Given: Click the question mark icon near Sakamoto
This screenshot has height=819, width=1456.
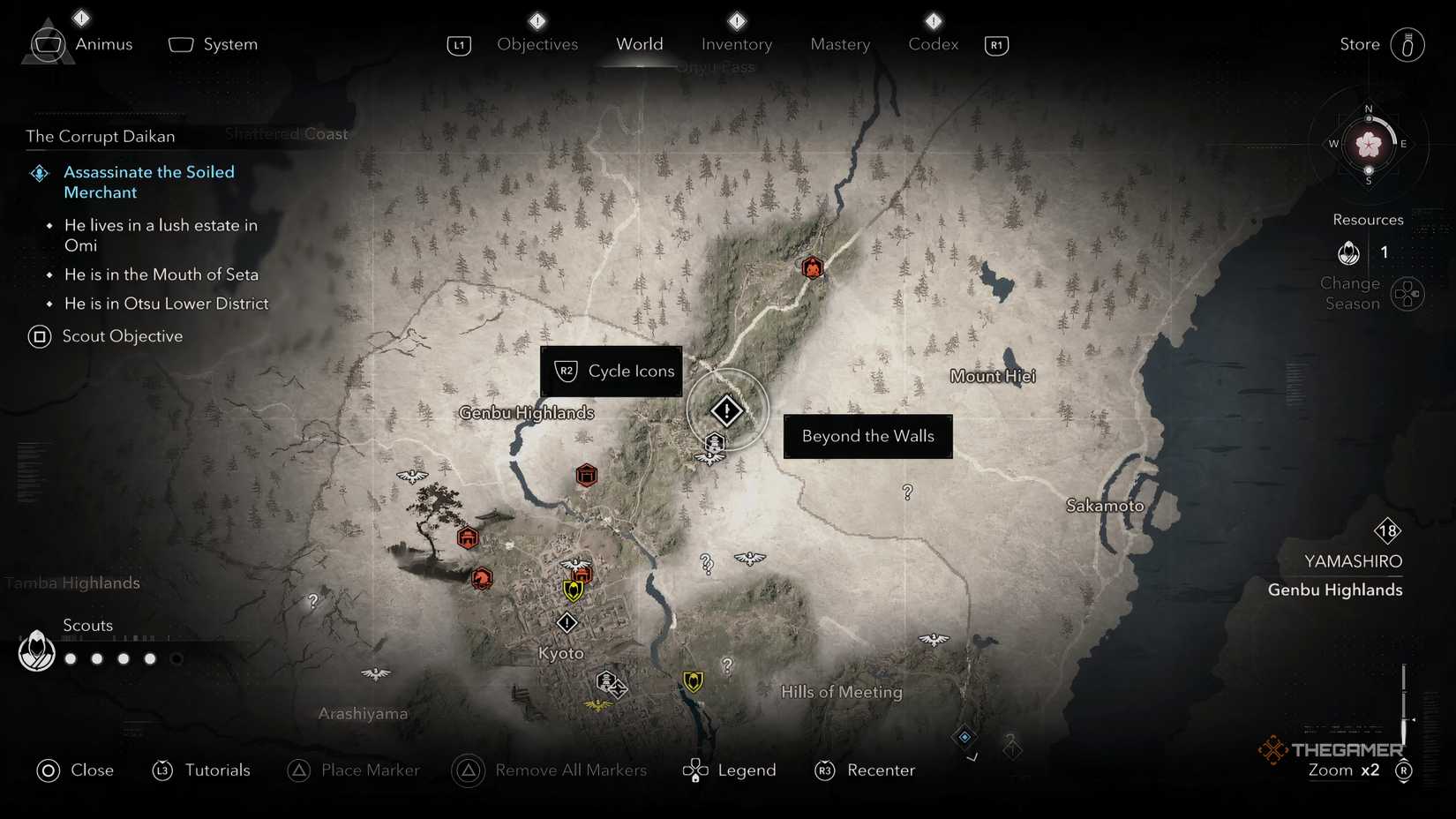Looking at the screenshot, I should (907, 492).
